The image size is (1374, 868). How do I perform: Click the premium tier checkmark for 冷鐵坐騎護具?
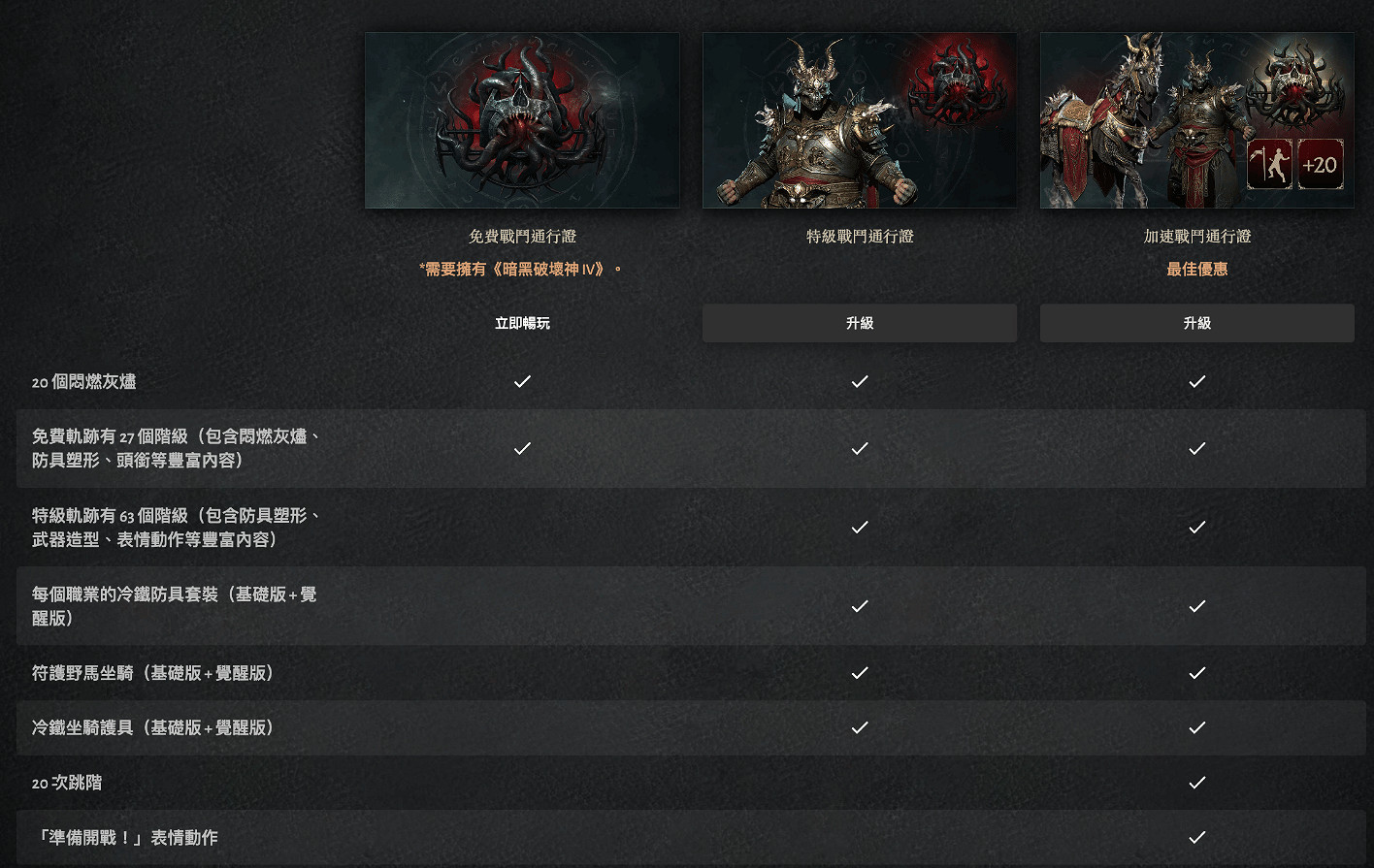click(x=859, y=727)
